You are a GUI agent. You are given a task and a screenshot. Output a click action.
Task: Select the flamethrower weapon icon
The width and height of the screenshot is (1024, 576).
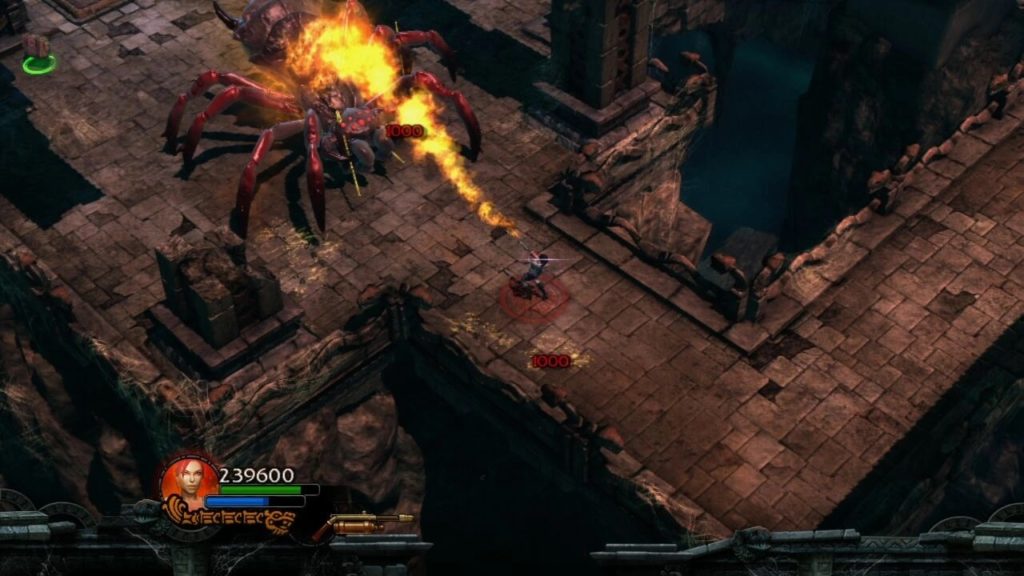tap(370, 522)
